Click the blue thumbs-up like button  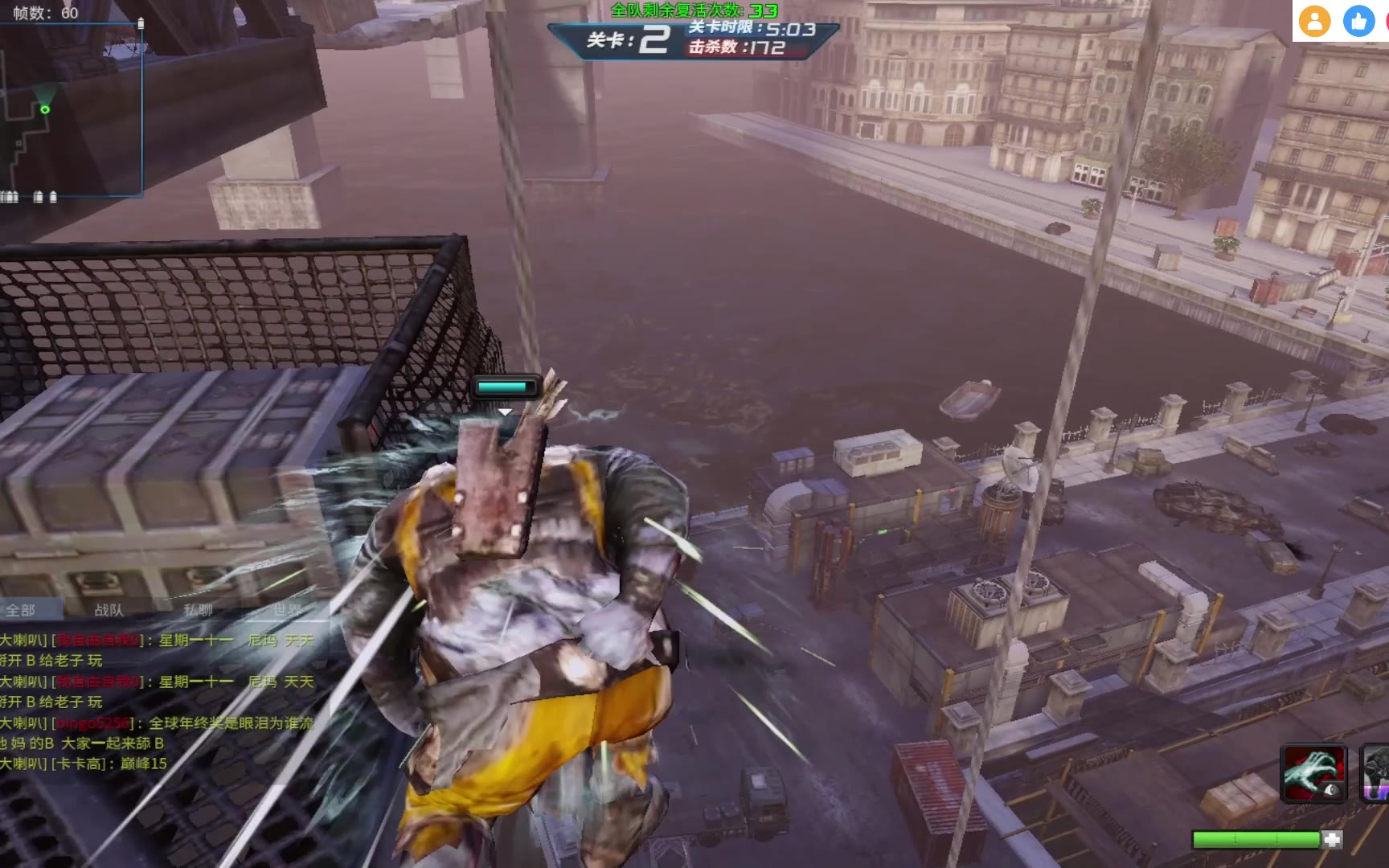(x=1358, y=22)
